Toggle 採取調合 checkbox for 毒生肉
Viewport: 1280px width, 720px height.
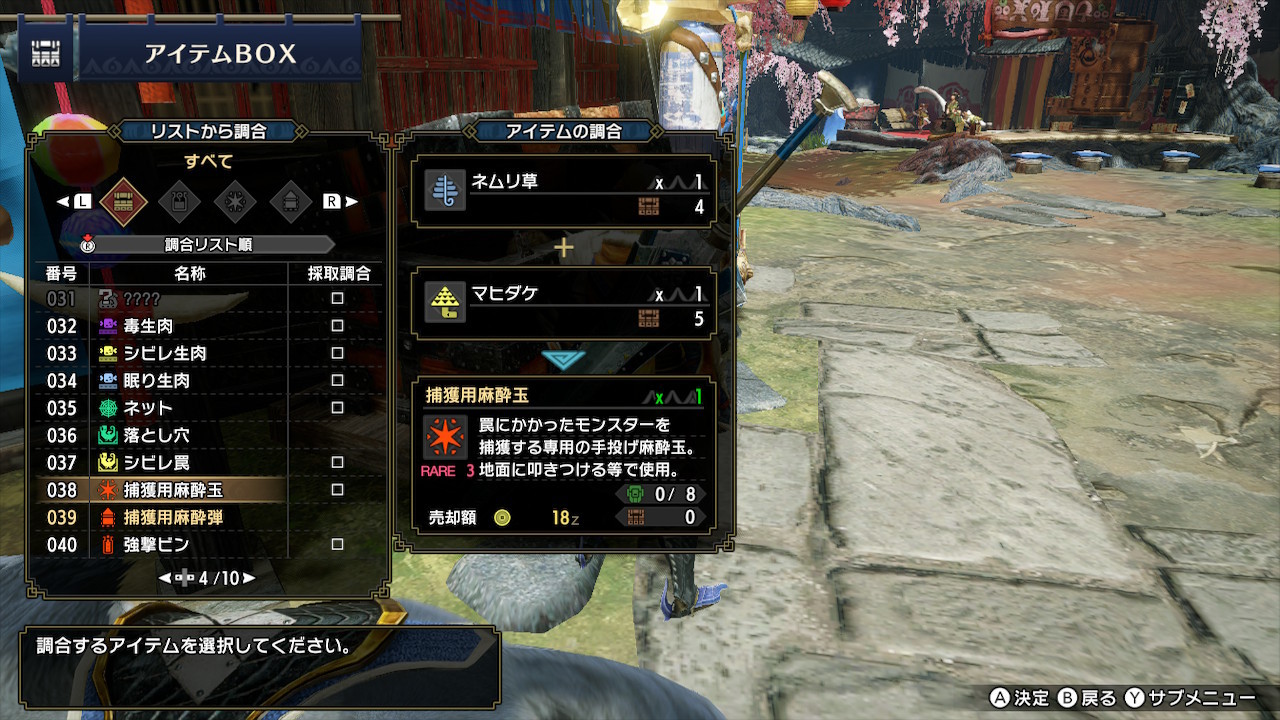pyautogui.click(x=337, y=326)
